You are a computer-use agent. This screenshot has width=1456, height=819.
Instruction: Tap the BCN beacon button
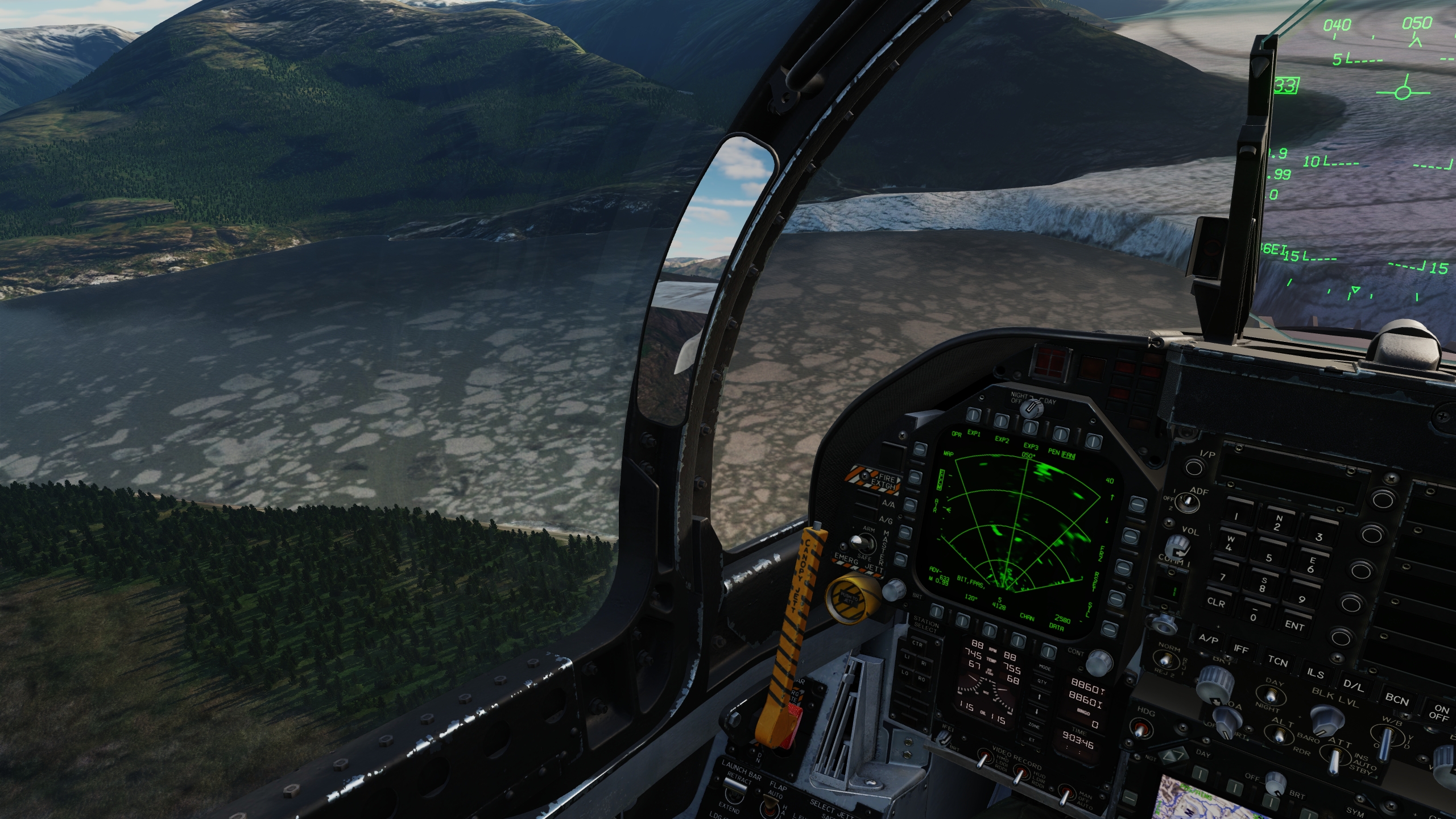(1397, 699)
